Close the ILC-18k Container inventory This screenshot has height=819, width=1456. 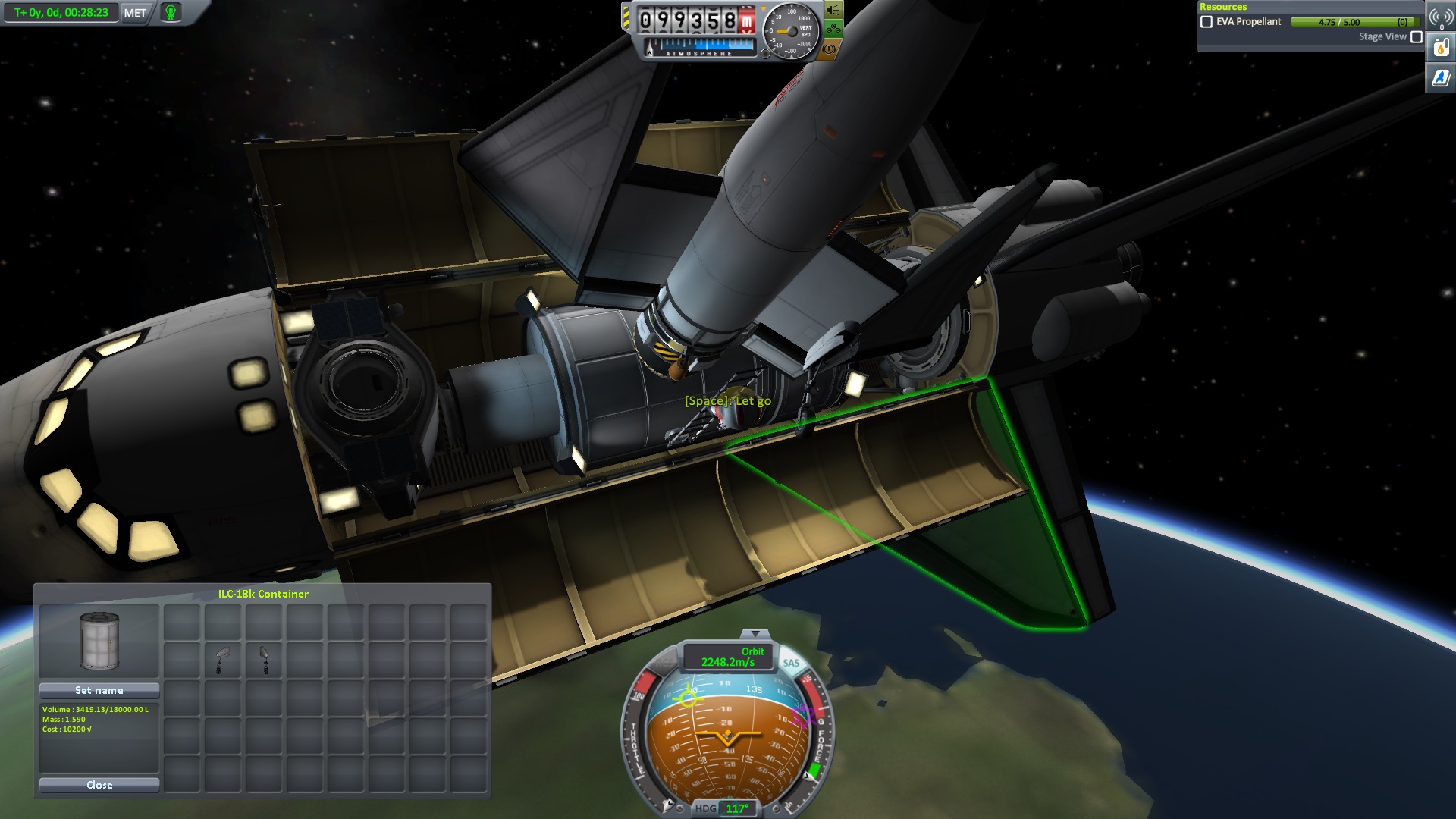(x=99, y=785)
